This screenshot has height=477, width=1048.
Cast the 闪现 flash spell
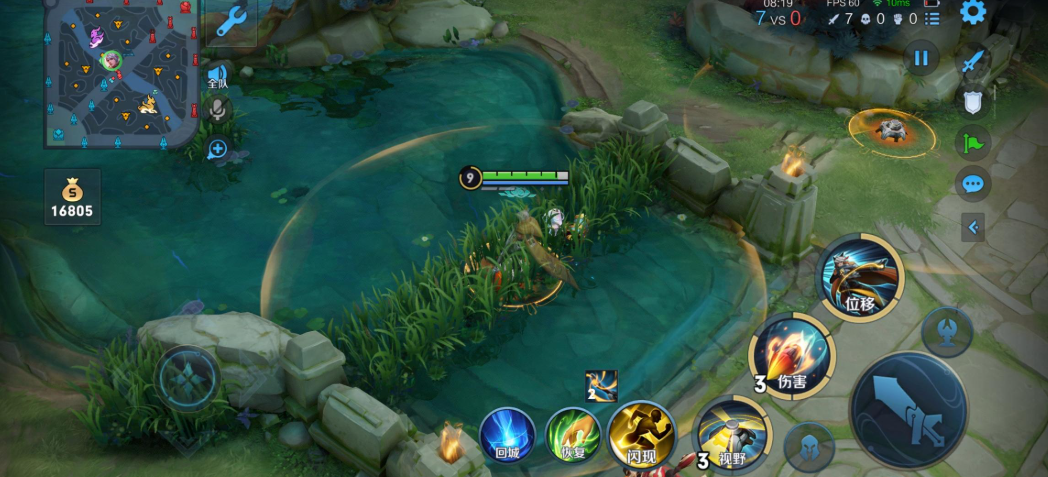coord(640,435)
